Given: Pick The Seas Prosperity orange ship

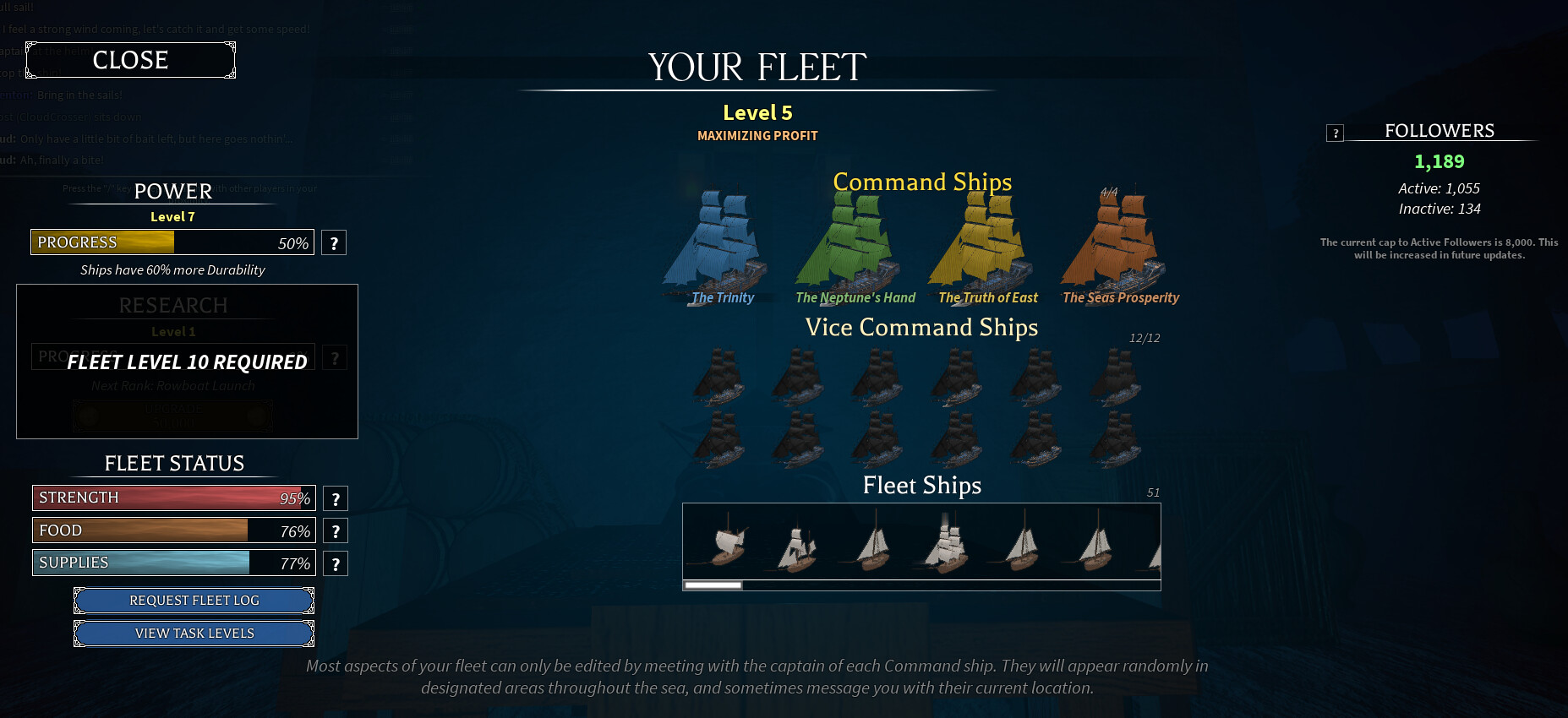Looking at the screenshot, I should tap(1116, 245).
